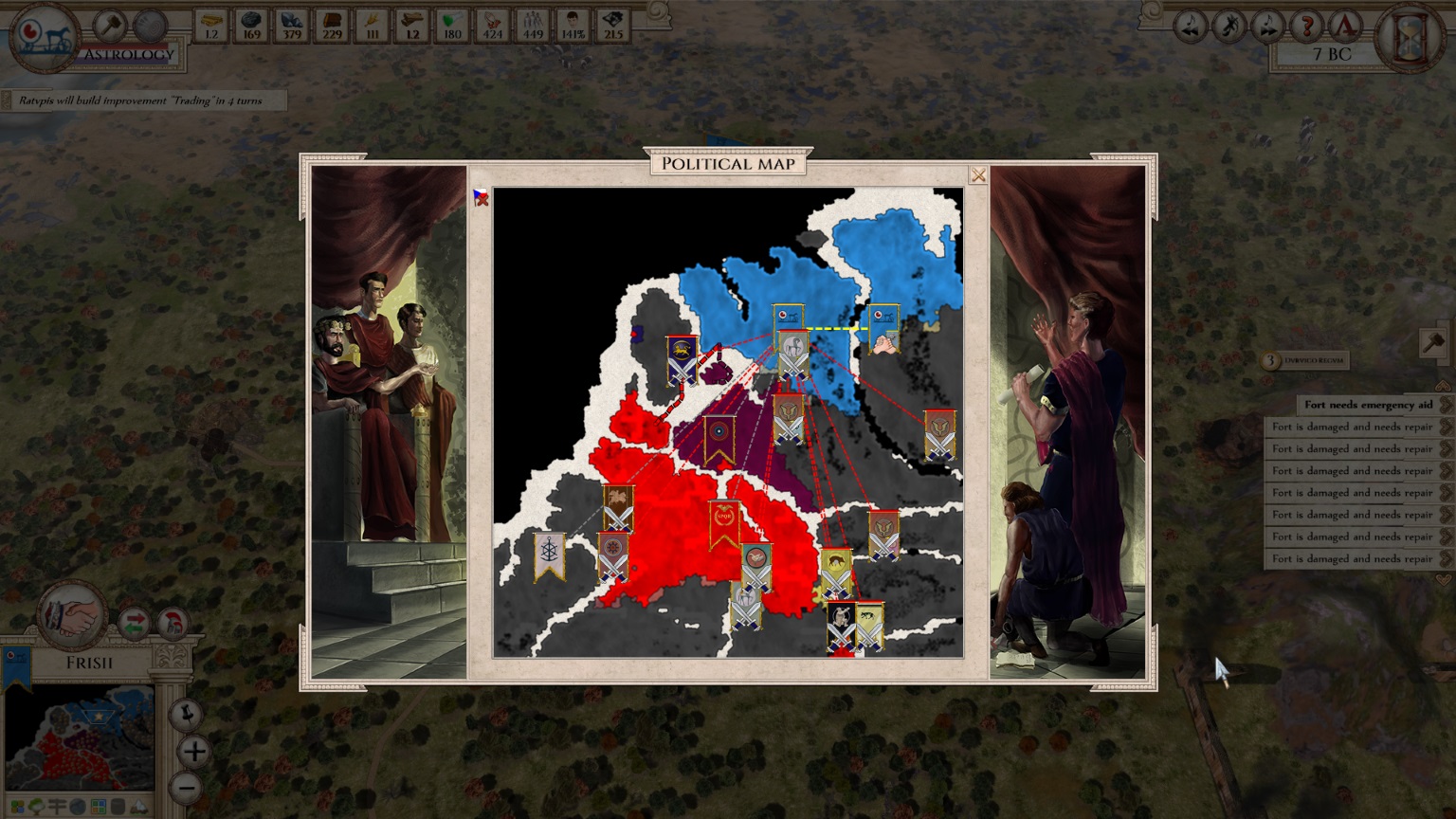This screenshot has height=819, width=1456.
Task: Open the Astrology menu banner
Action: [128, 54]
